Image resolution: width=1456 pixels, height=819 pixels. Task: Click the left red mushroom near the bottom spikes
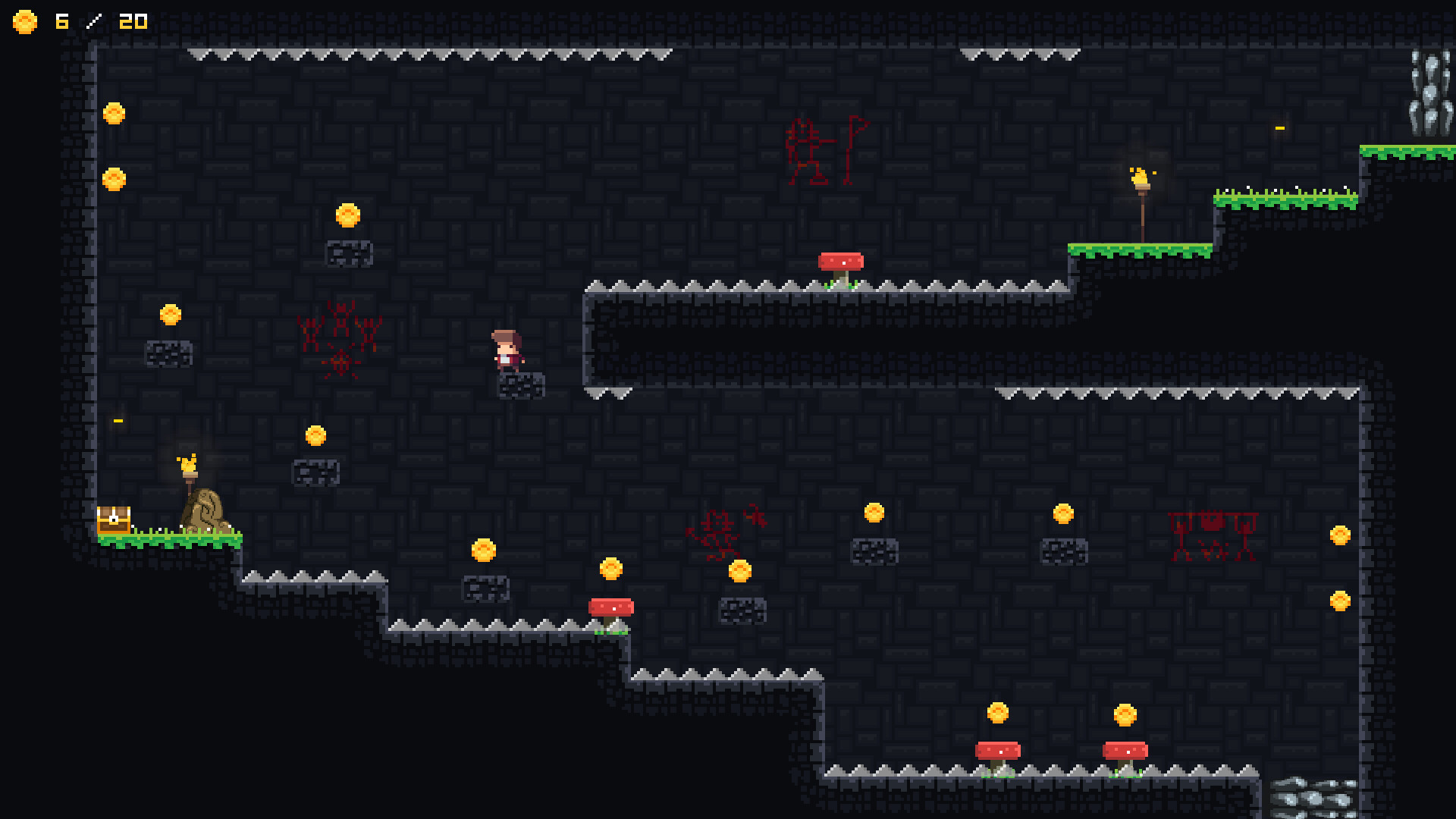pos(997,751)
